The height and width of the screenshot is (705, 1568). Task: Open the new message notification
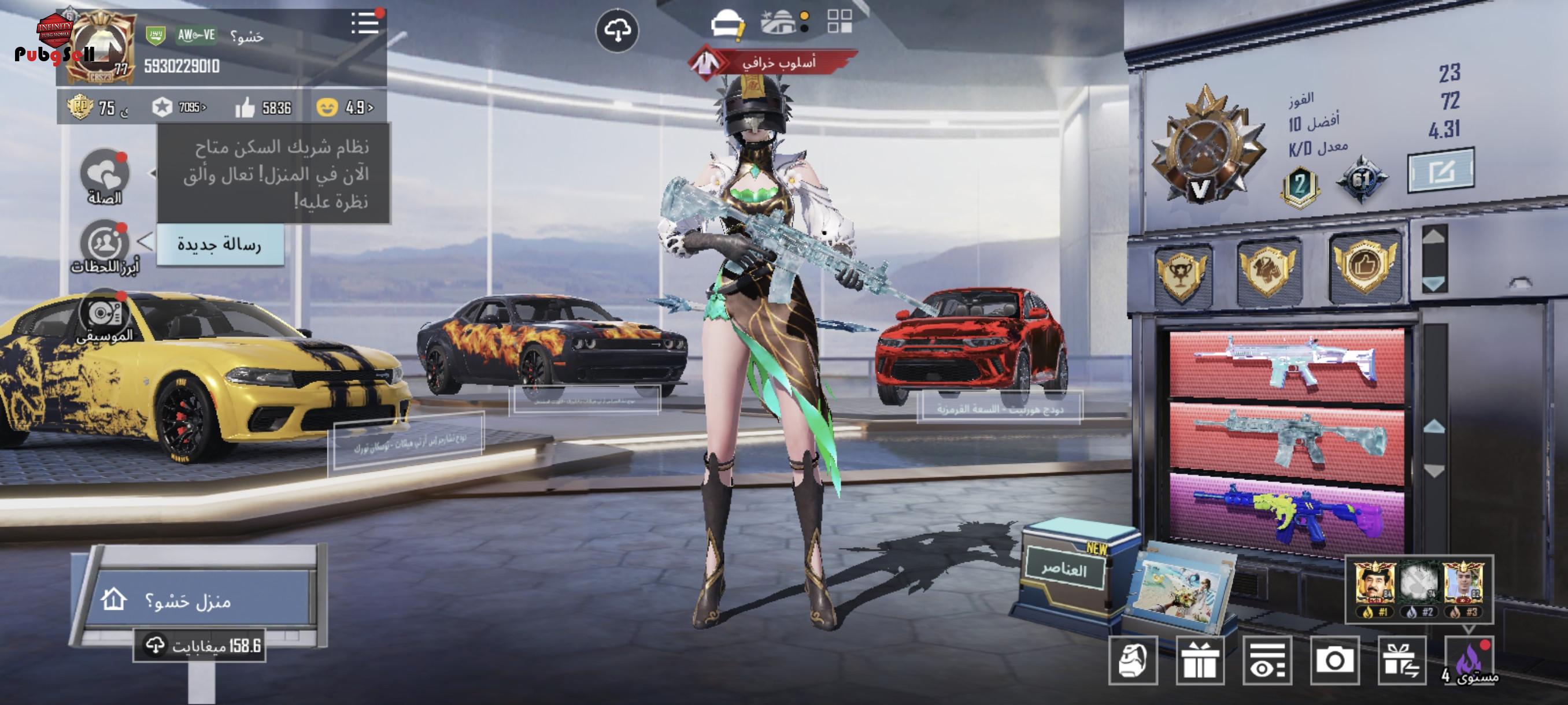220,244
